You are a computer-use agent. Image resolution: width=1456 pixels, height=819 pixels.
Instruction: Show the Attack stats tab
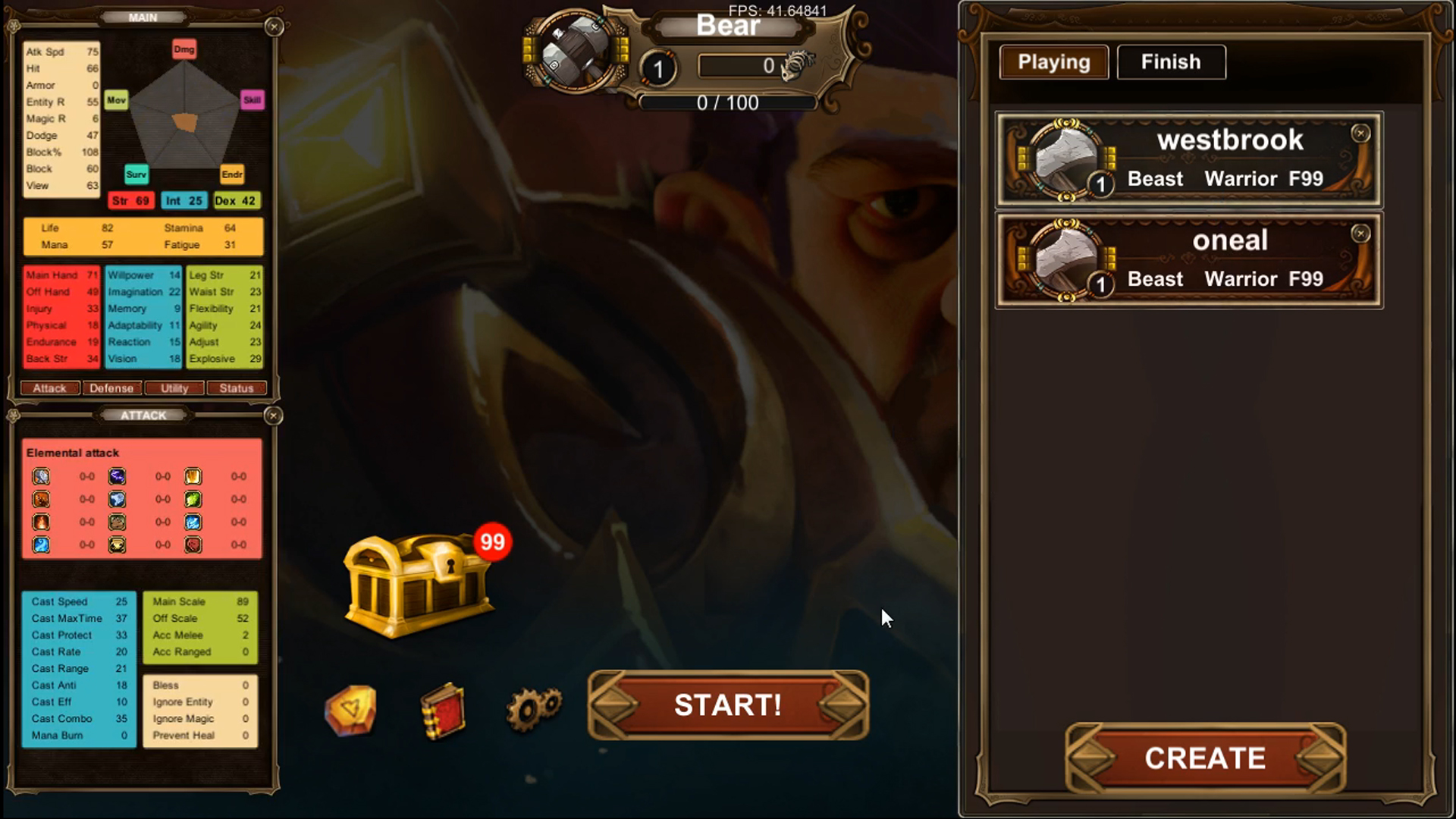coord(50,388)
